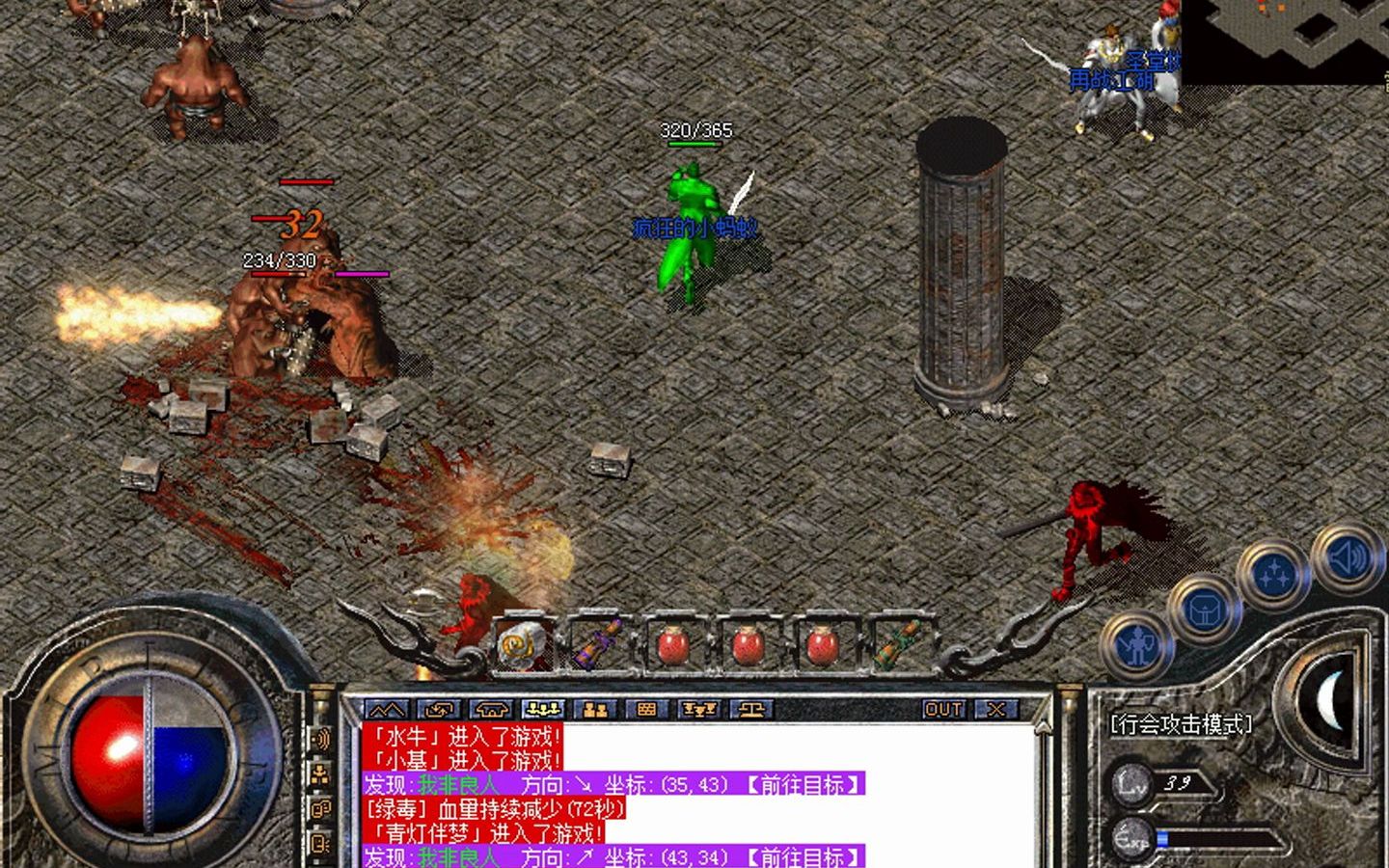Click the OUT button above the chat
1389x868 pixels.
point(942,710)
